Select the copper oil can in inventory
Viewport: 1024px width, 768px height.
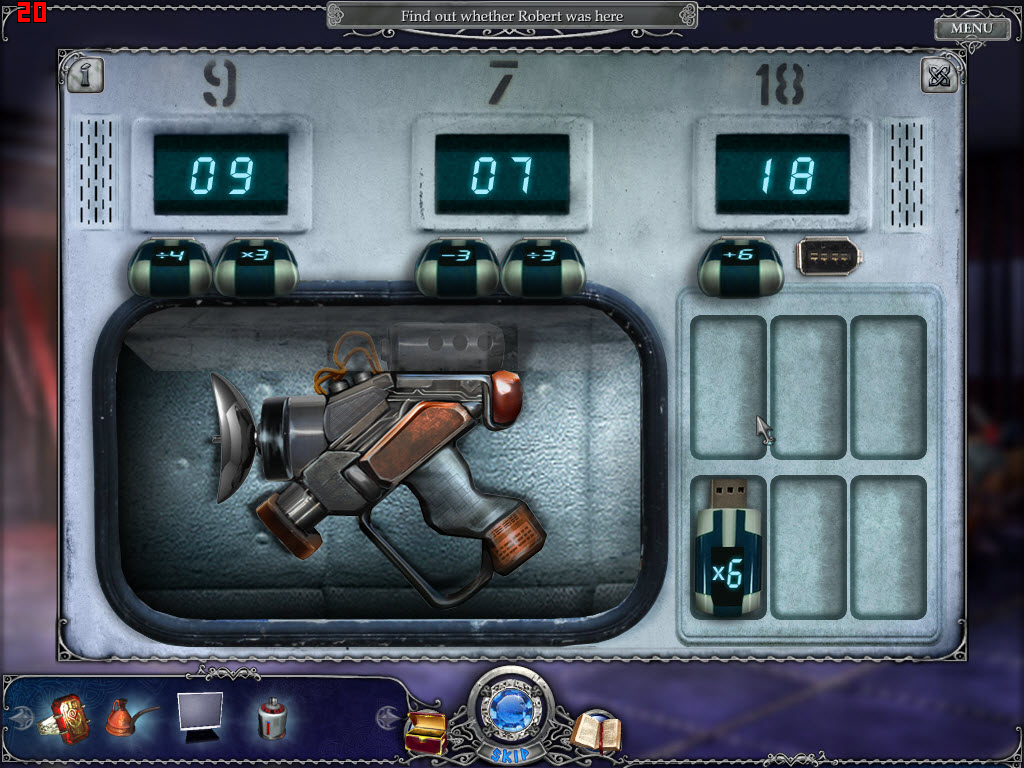130,716
